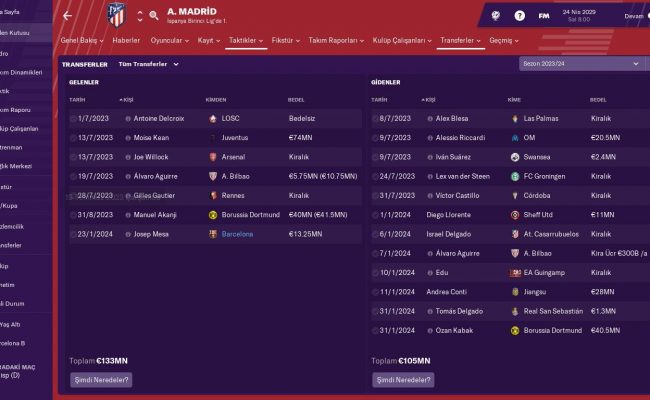This screenshot has width=650, height=400.
Task: Go back with the arrow button
Action: [x=67, y=16]
